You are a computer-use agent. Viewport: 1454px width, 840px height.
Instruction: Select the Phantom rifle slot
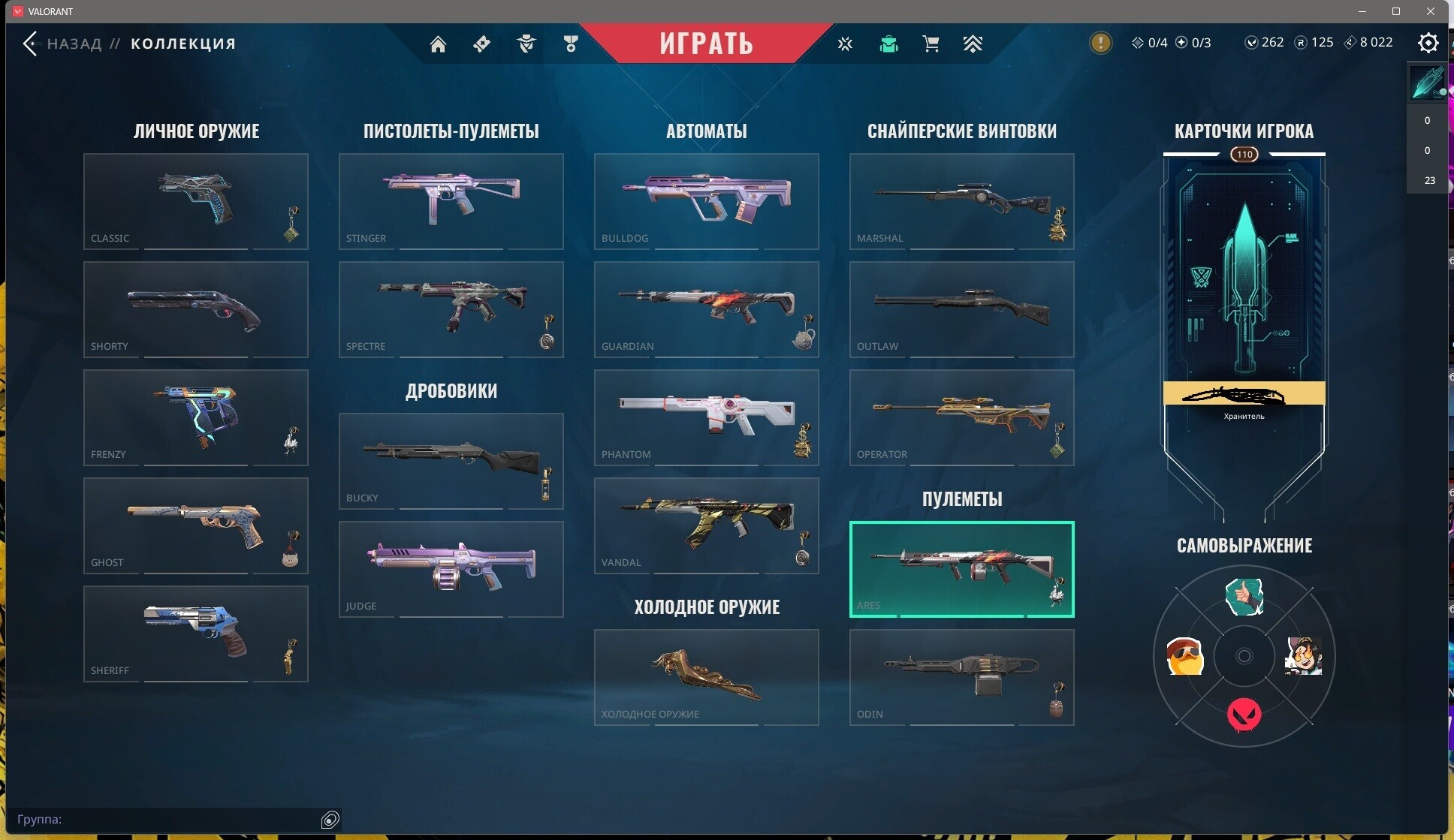pyautogui.click(x=706, y=417)
